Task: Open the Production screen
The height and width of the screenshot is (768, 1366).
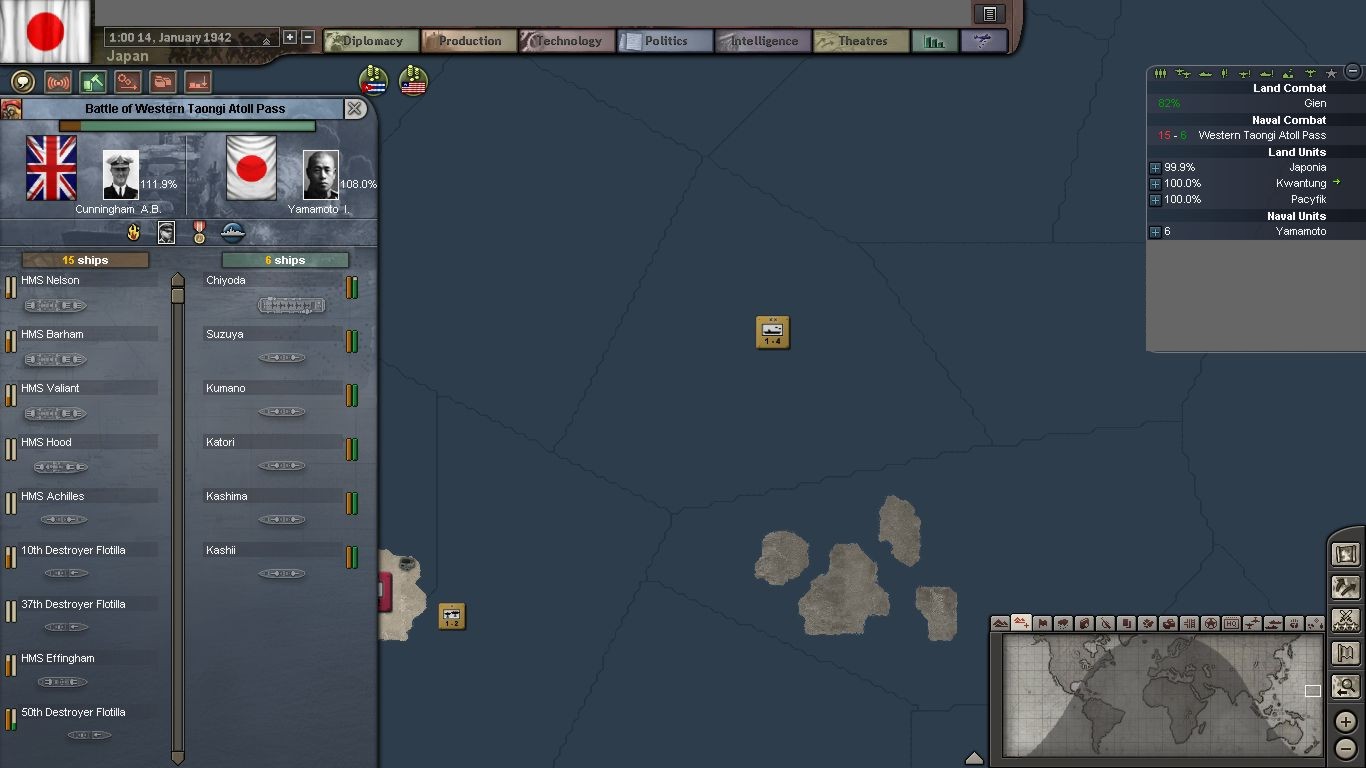Action: click(x=469, y=41)
